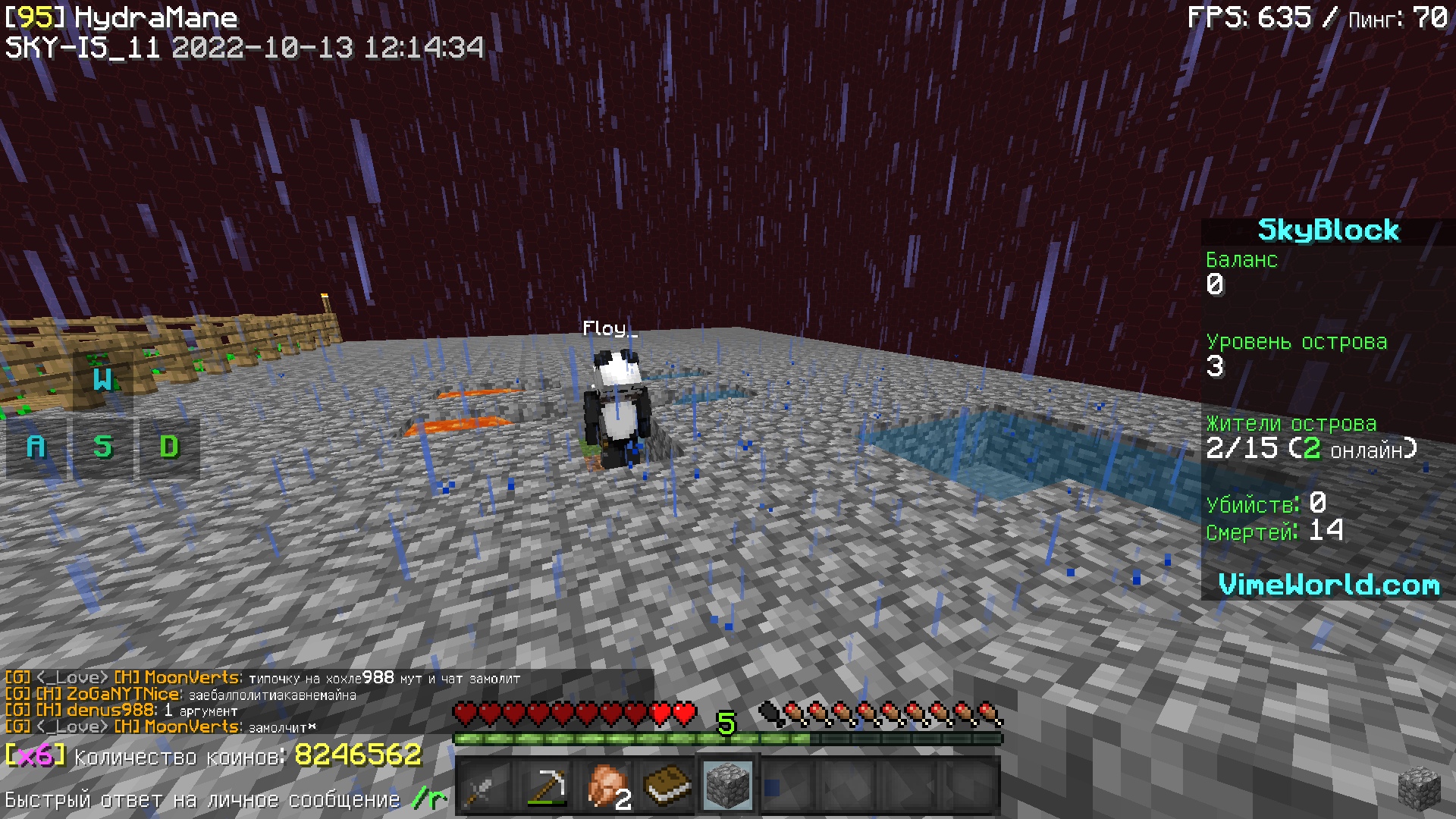This screenshot has height=819, width=1456.
Task: Select the raw chicken hotbar slot
Action: tap(607, 786)
